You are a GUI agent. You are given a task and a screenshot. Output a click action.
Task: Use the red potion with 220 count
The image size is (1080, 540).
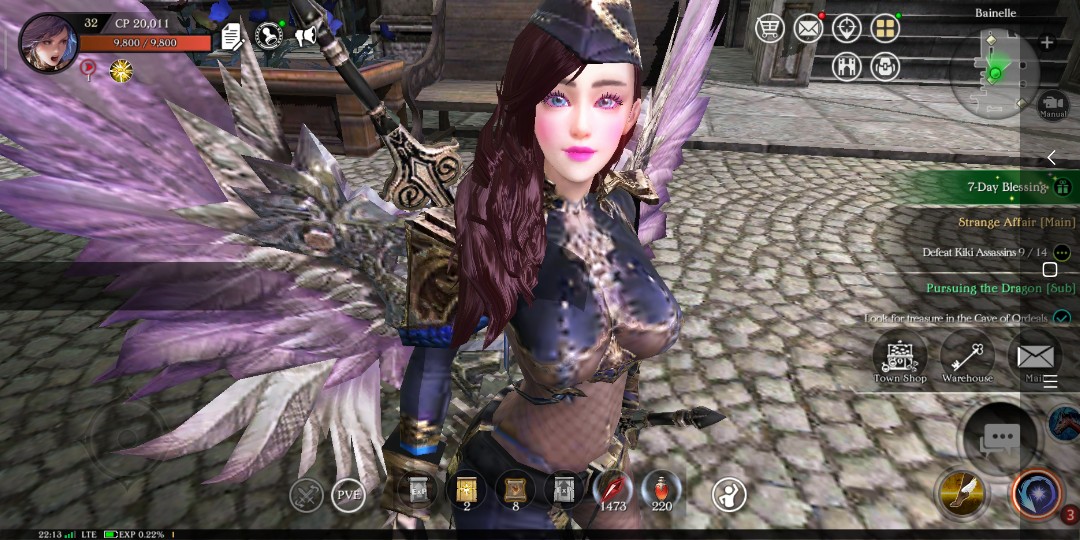(x=660, y=490)
